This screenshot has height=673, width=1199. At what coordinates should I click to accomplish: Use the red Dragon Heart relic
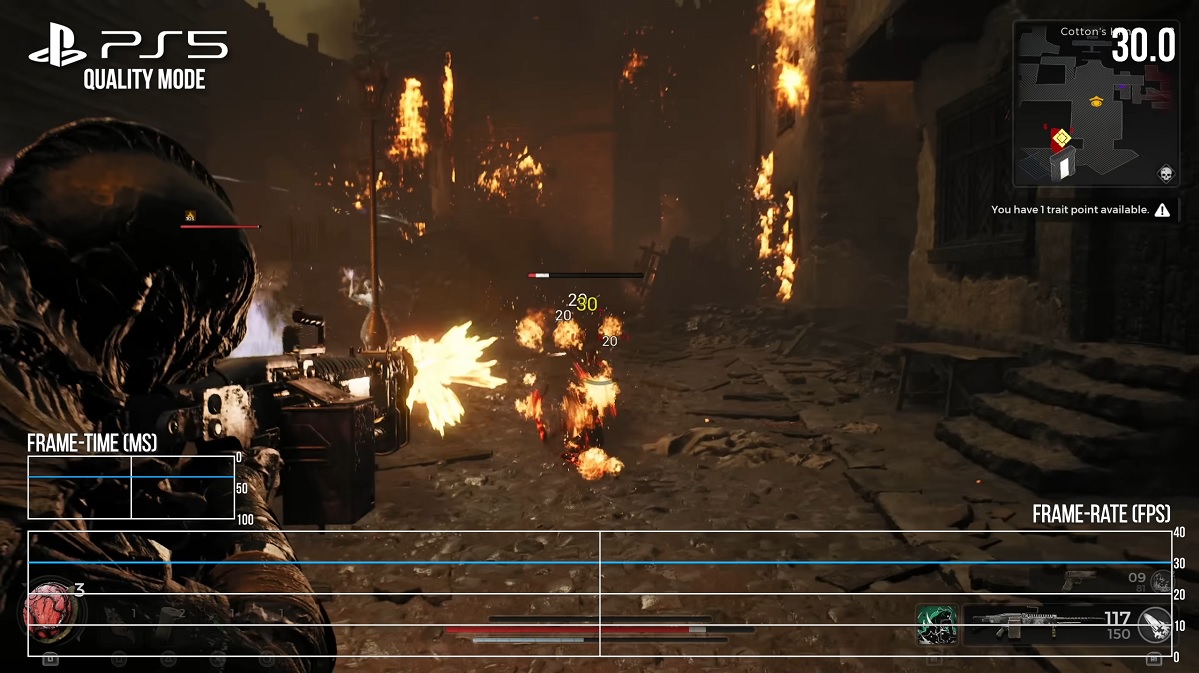pos(45,611)
